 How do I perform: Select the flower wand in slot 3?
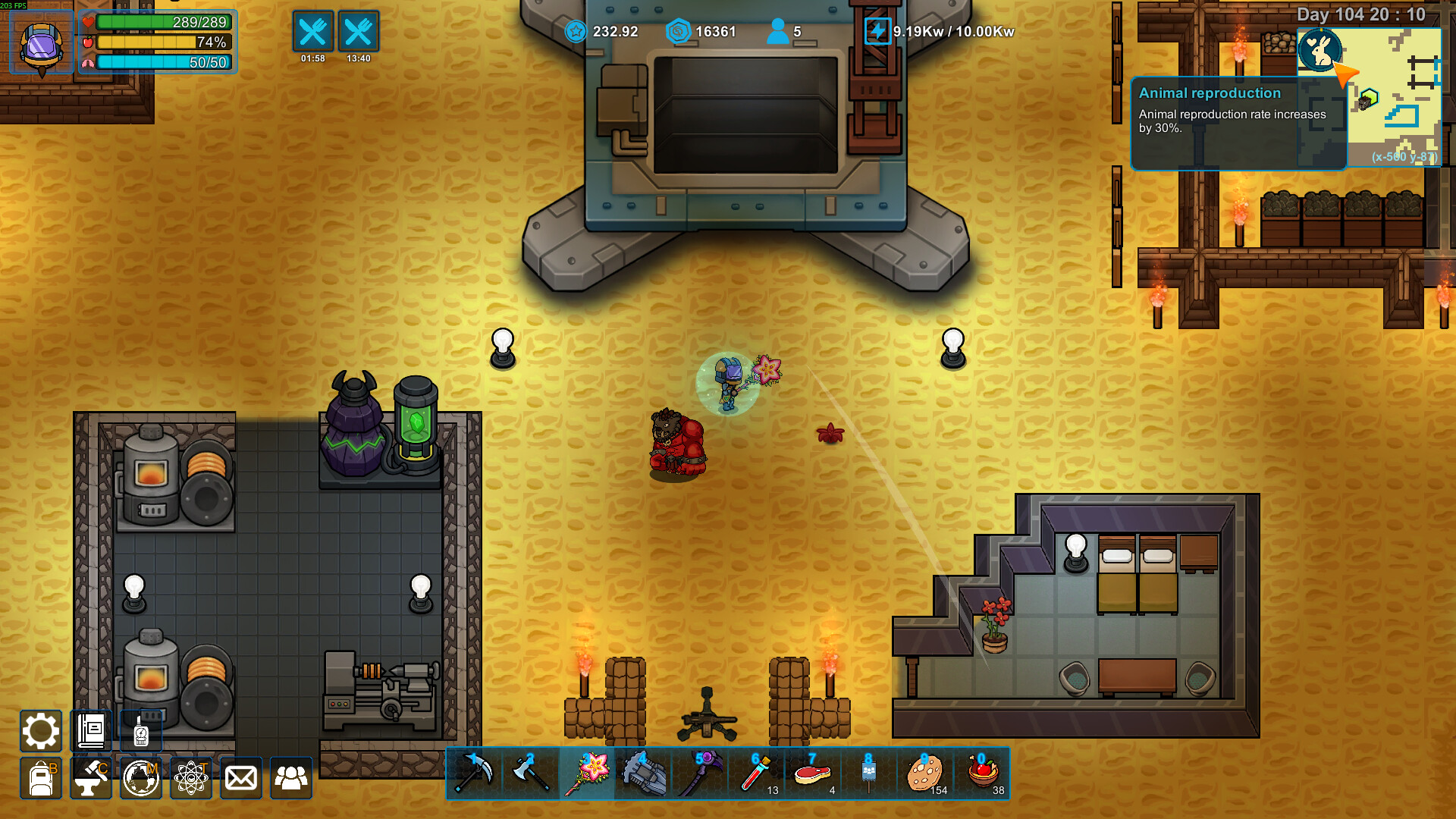588,773
